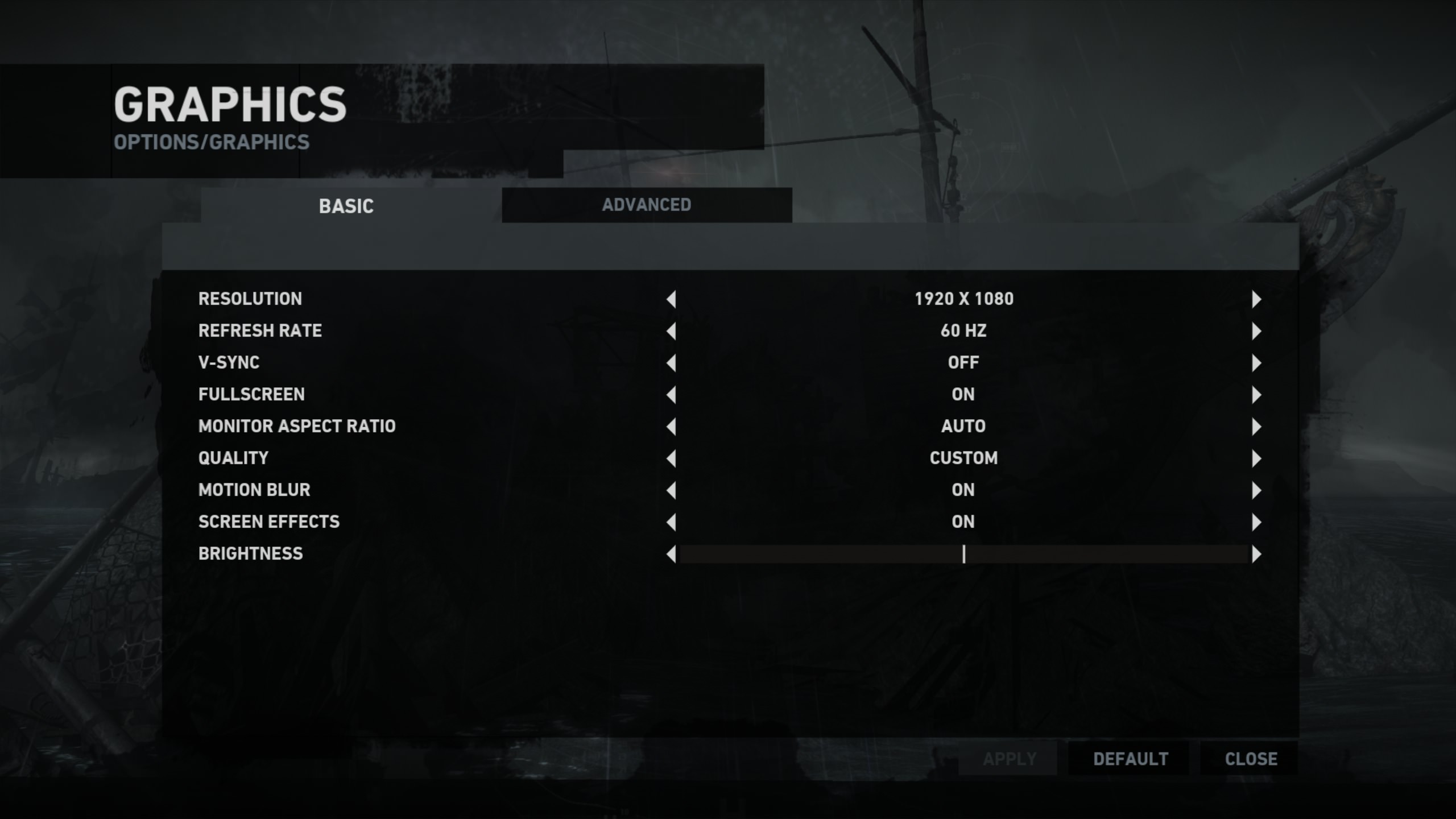
Task: Cycle Monitor Aspect Ratio right arrow
Action: [1256, 427]
